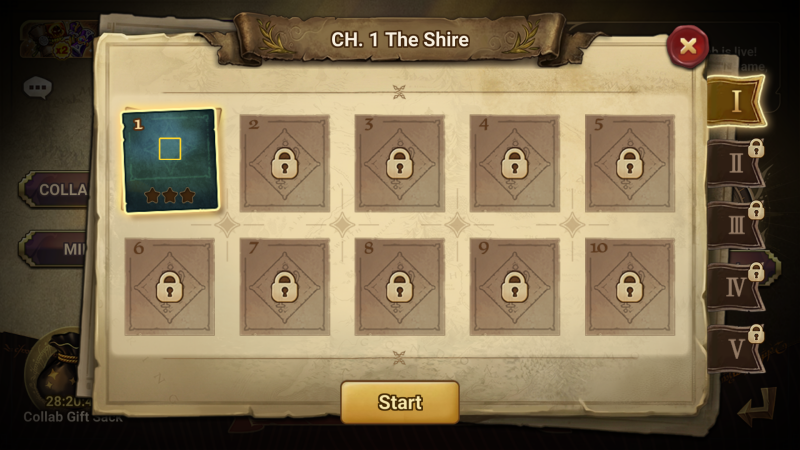This screenshot has width=800, height=450.
Task: Choose locked stage 2 tile
Action: pos(284,163)
